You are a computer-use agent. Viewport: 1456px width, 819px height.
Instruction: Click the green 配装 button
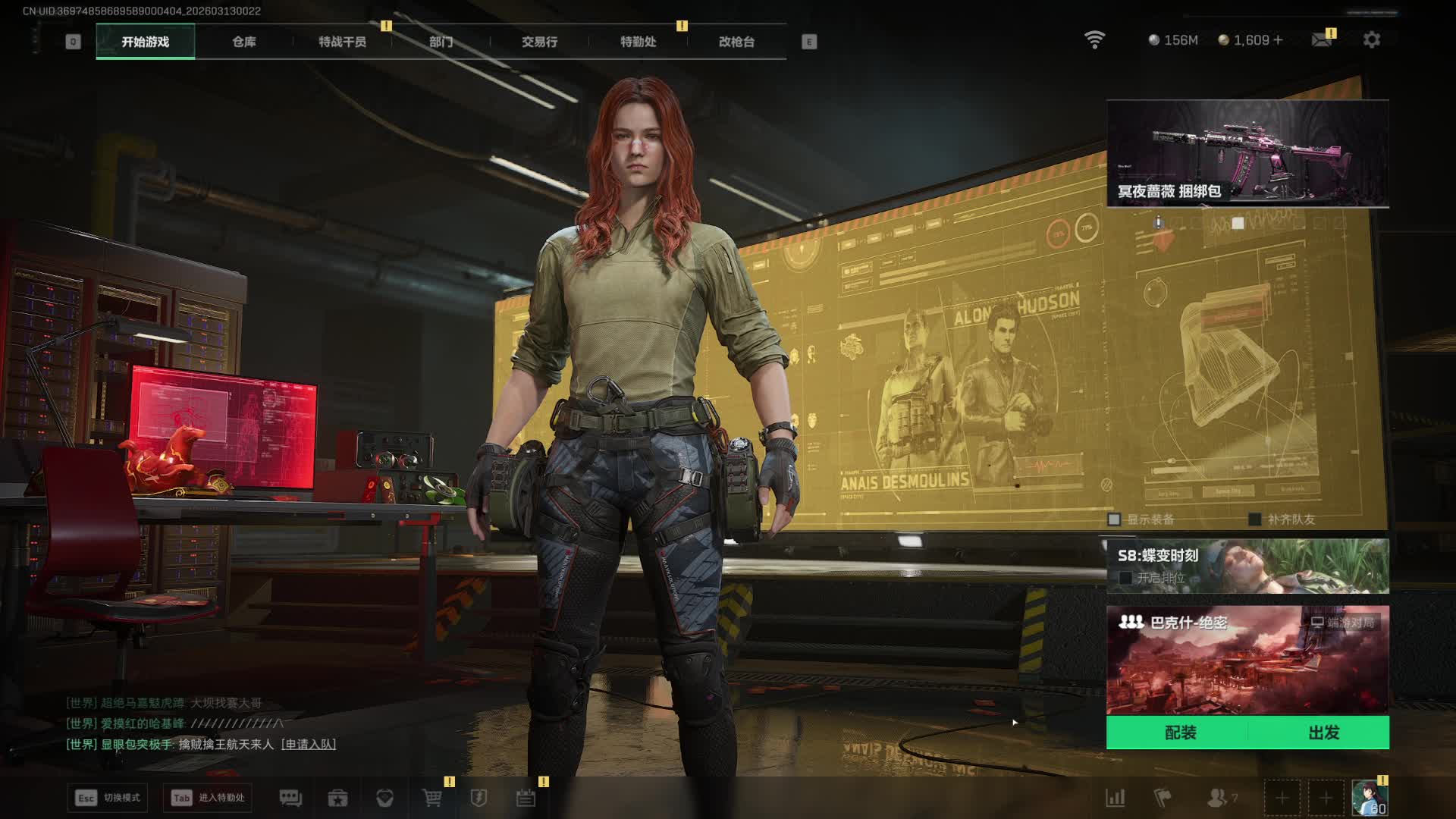1180,733
